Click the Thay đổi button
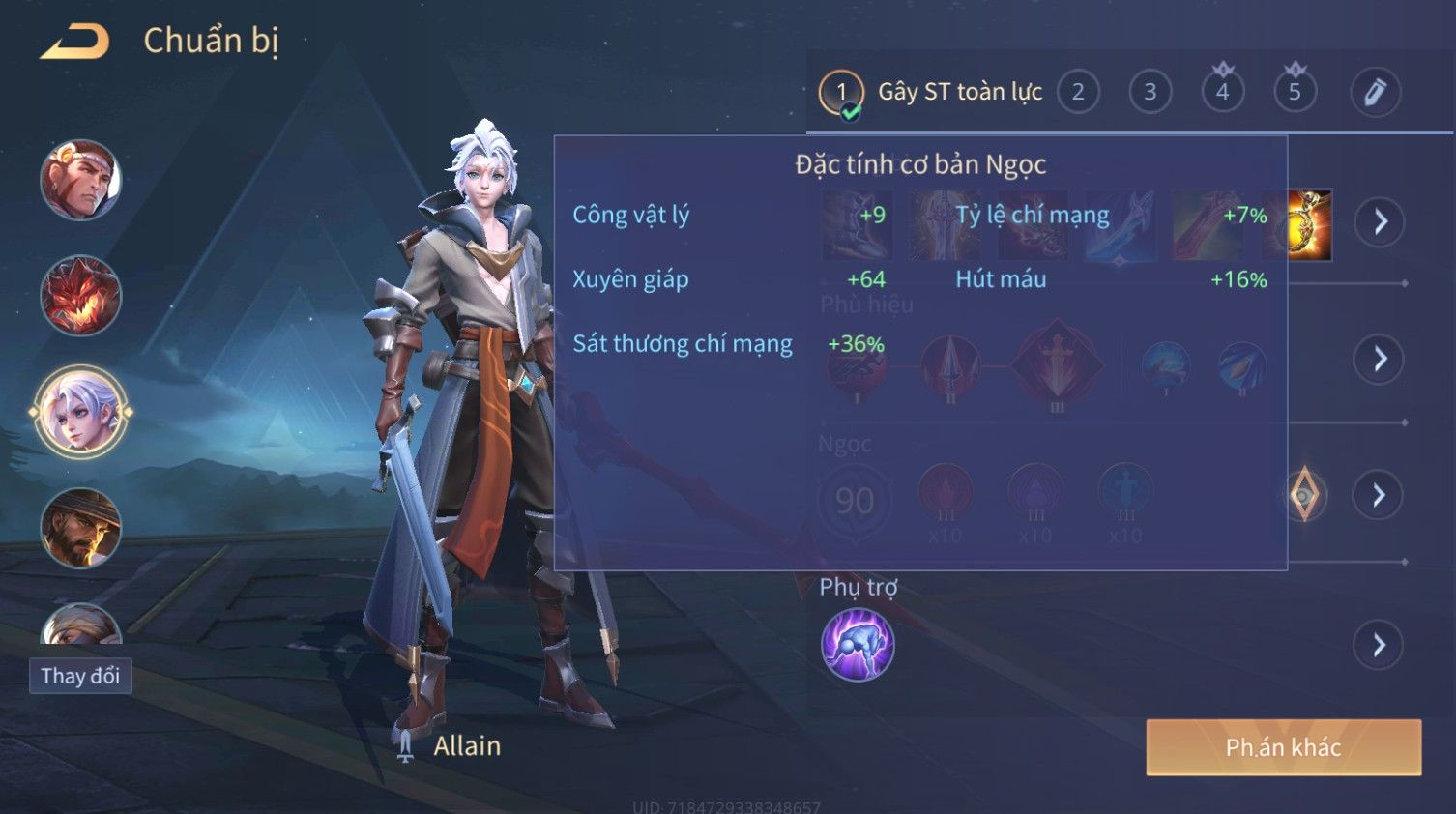The width and height of the screenshot is (1456, 814). (80, 676)
